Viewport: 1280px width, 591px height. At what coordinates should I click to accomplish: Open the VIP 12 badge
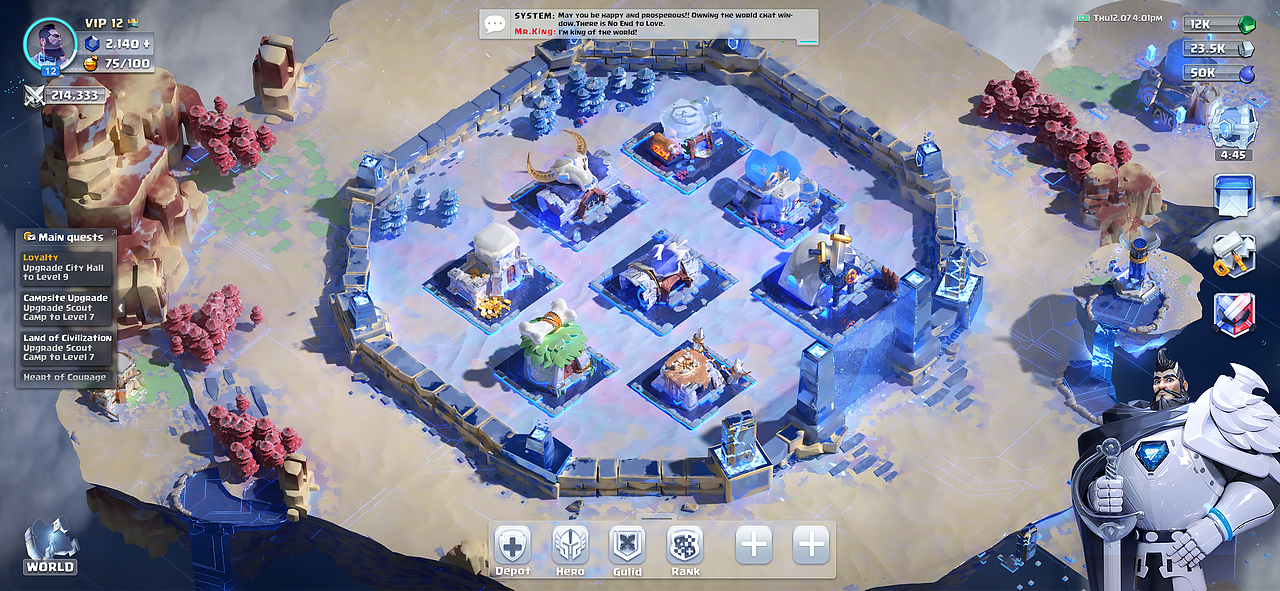pyautogui.click(x=110, y=22)
